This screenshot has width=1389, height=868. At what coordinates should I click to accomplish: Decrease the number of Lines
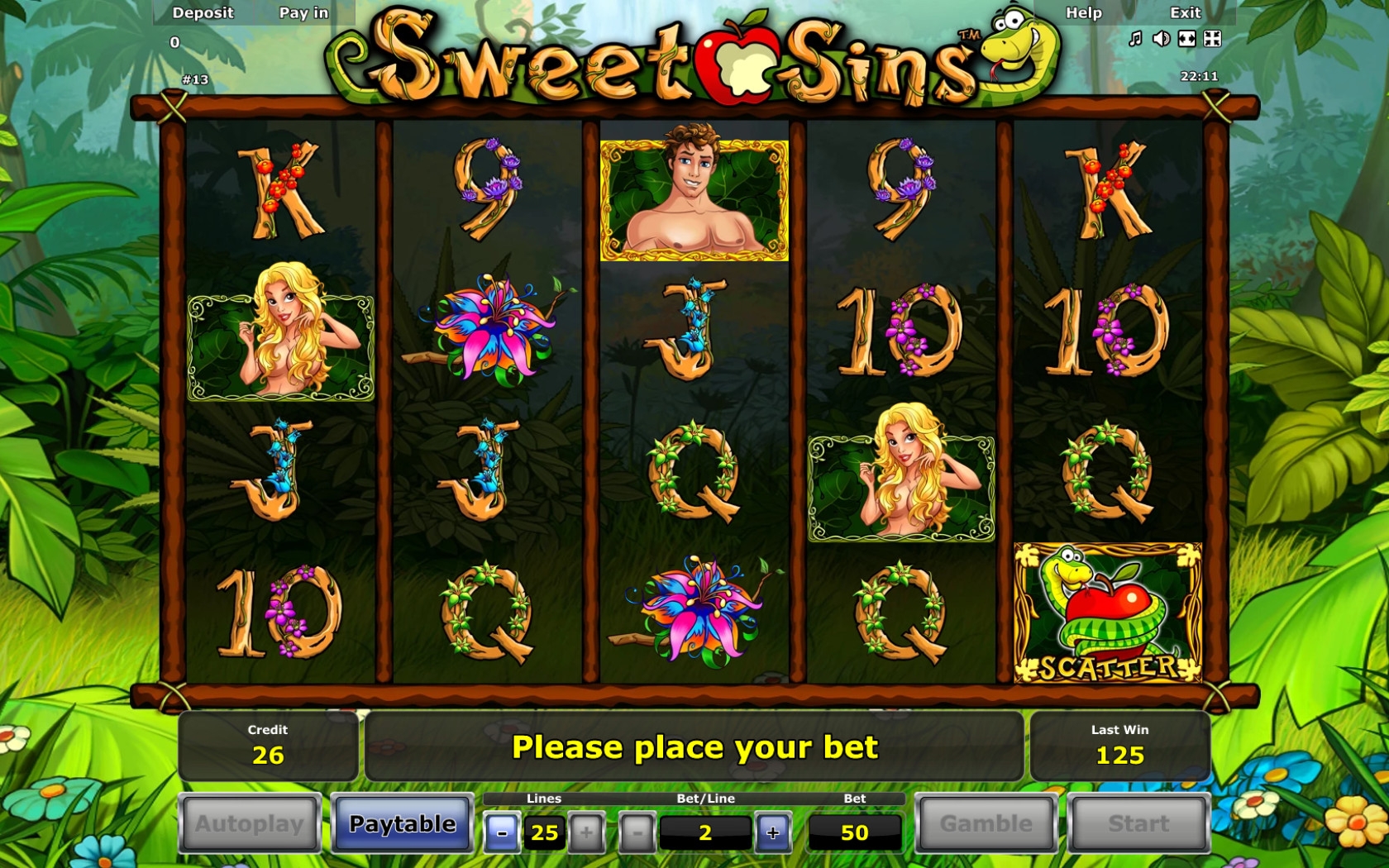[502, 832]
